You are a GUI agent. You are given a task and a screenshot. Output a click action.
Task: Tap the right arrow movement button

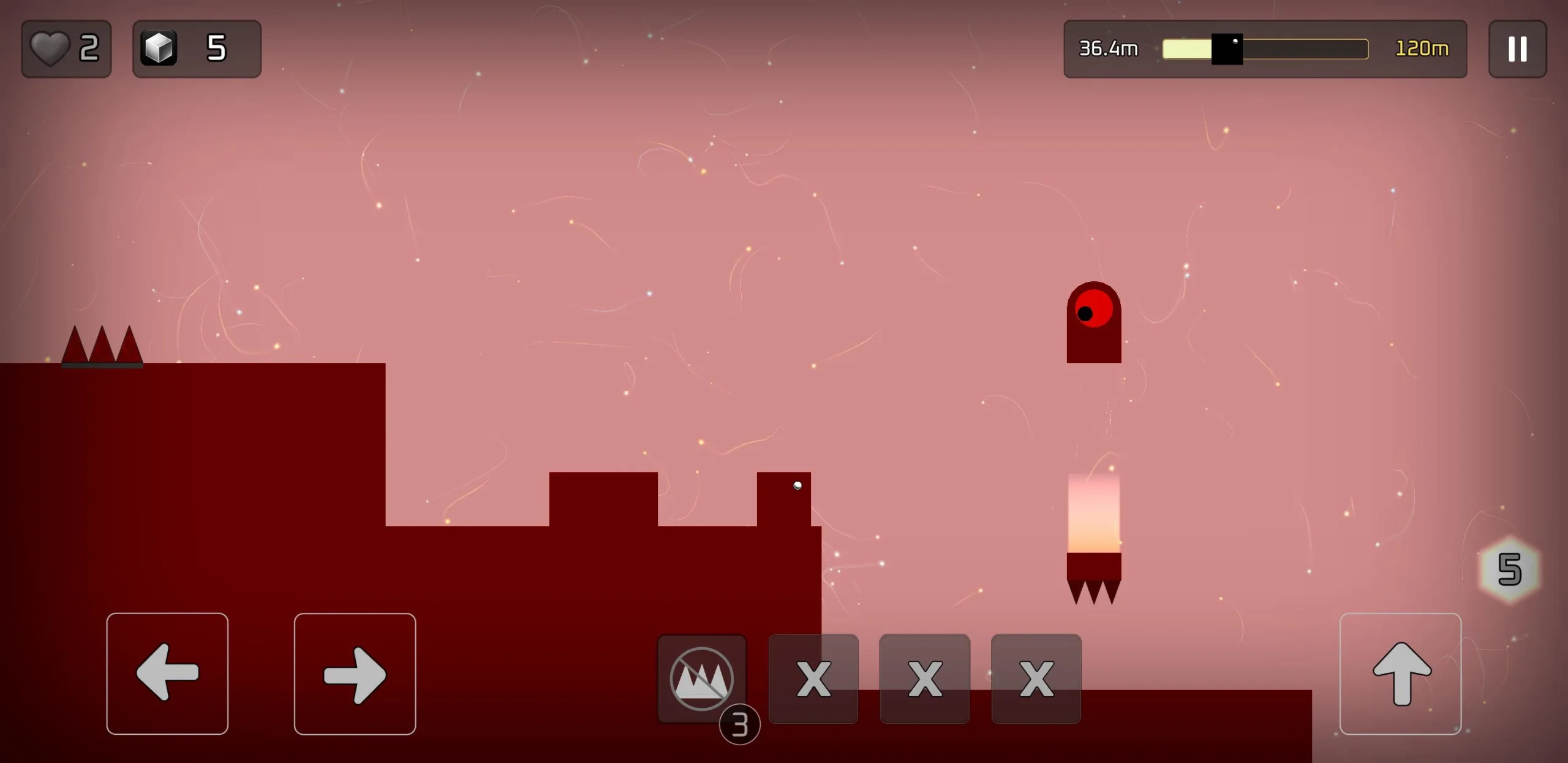click(355, 673)
